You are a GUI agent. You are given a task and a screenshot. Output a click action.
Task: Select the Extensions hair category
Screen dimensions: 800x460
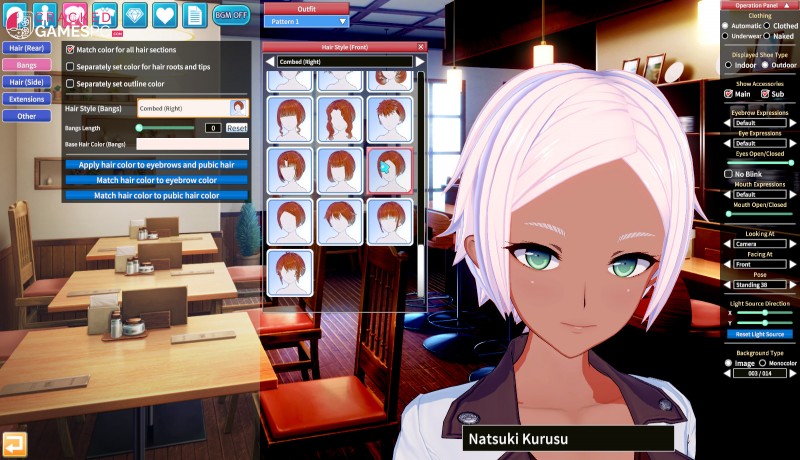coord(26,99)
